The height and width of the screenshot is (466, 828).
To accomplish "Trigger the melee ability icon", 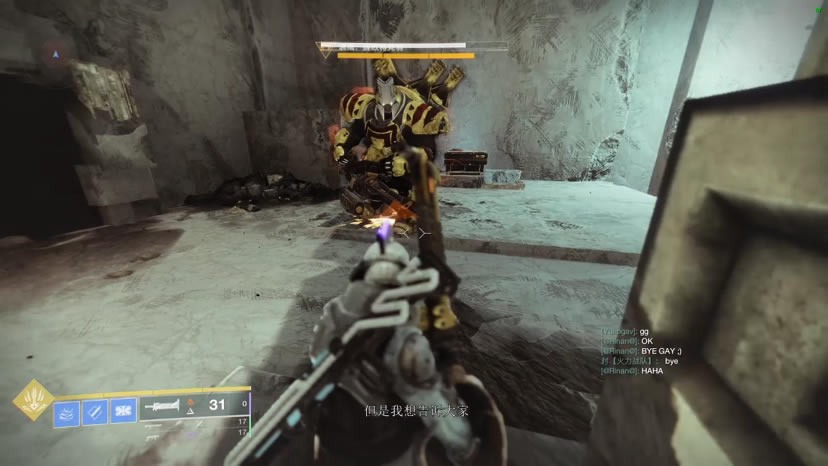I will (95, 411).
